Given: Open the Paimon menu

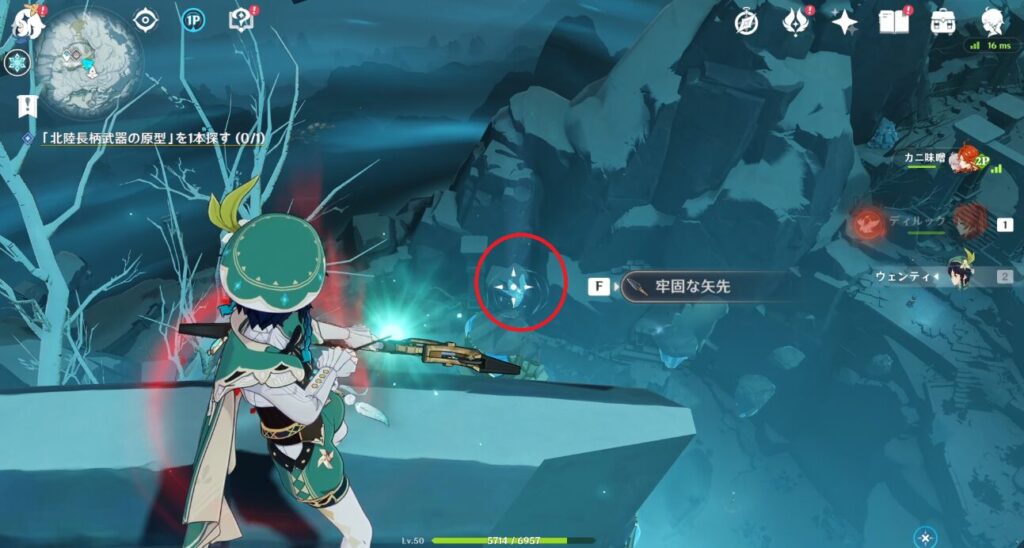Looking at the screenshot, I should click(27, 21).
